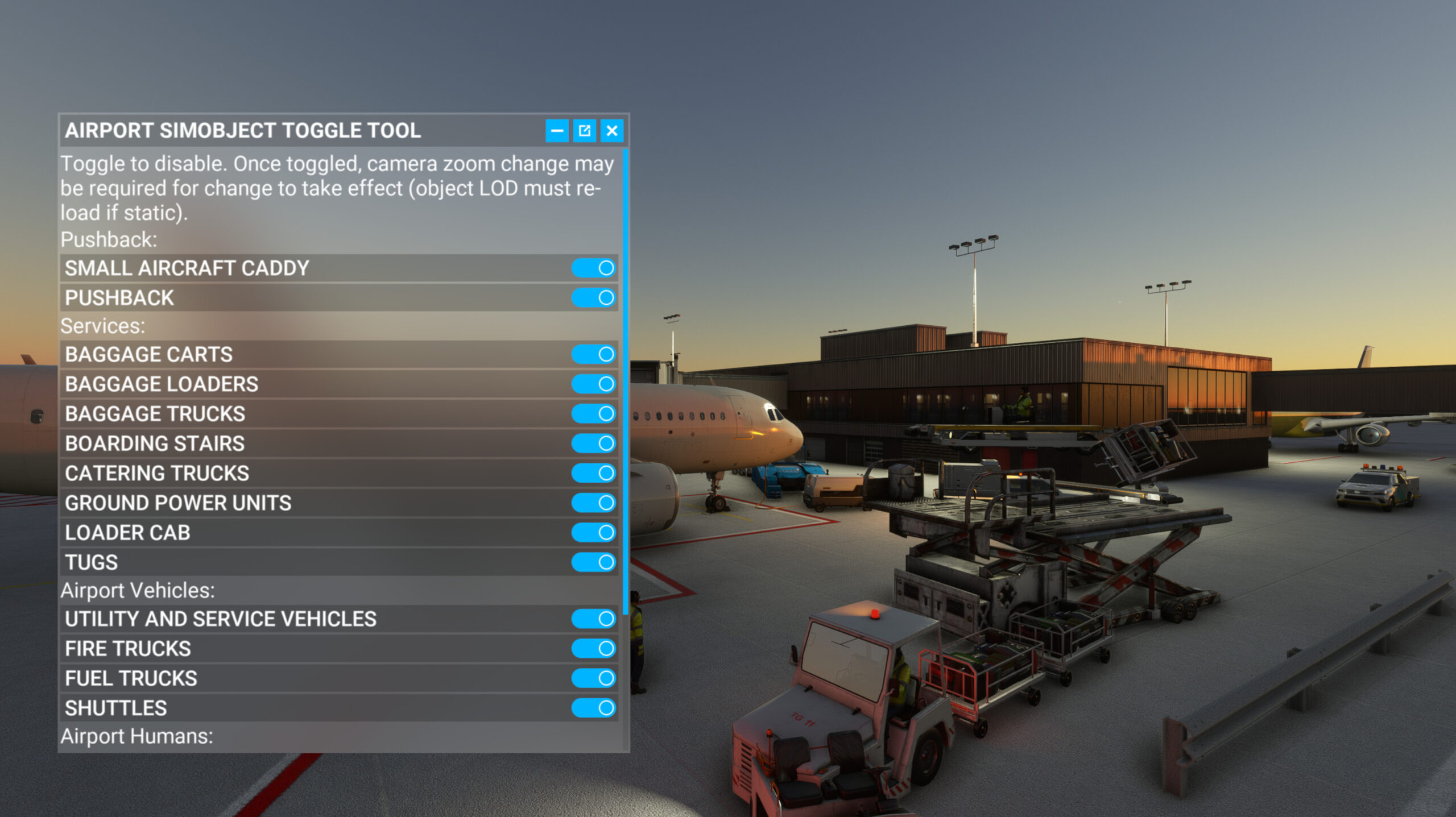Switch off the Shuttles toggle

point(594,708)
